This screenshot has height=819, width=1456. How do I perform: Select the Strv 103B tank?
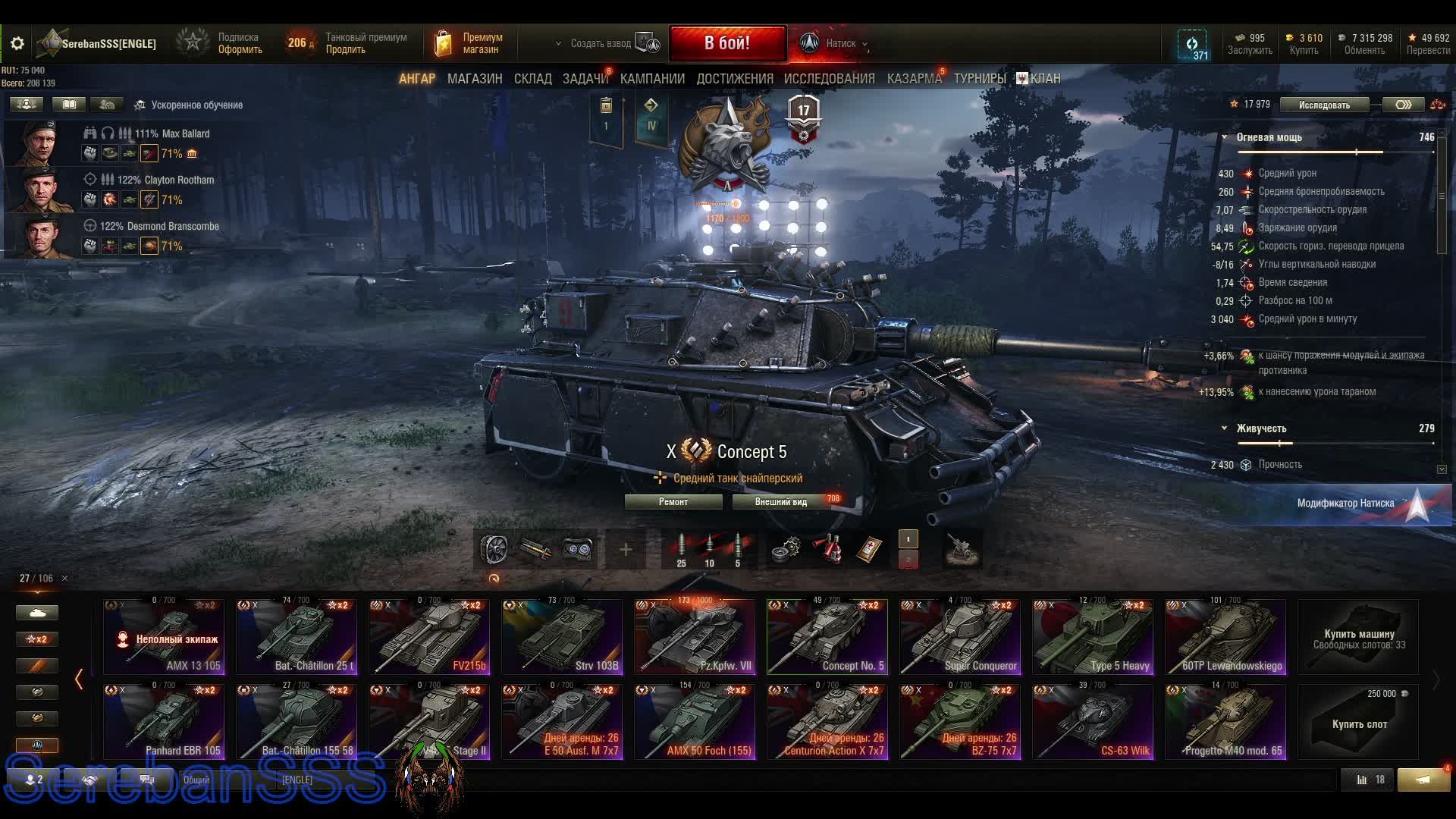pyautogui.click(x=562, y=637)
